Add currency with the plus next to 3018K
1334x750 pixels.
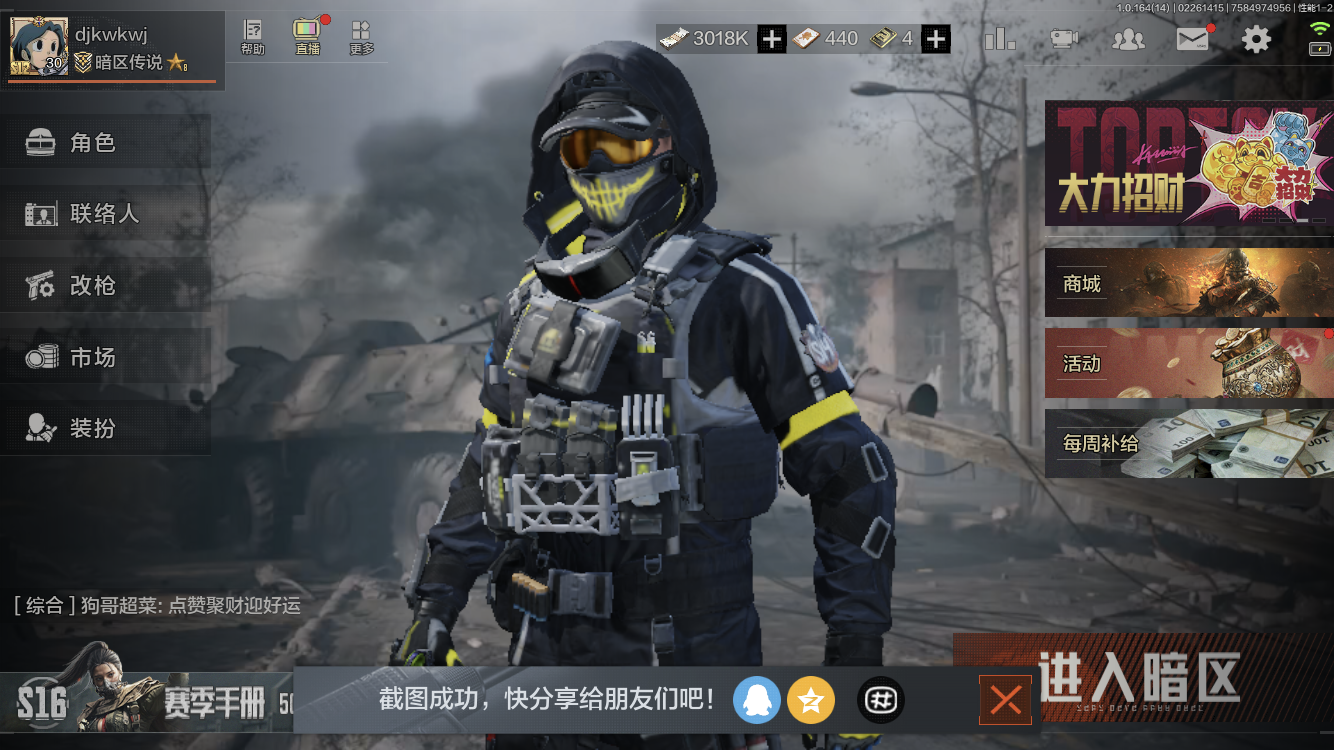pyautogui.click(x=770, y=39)
